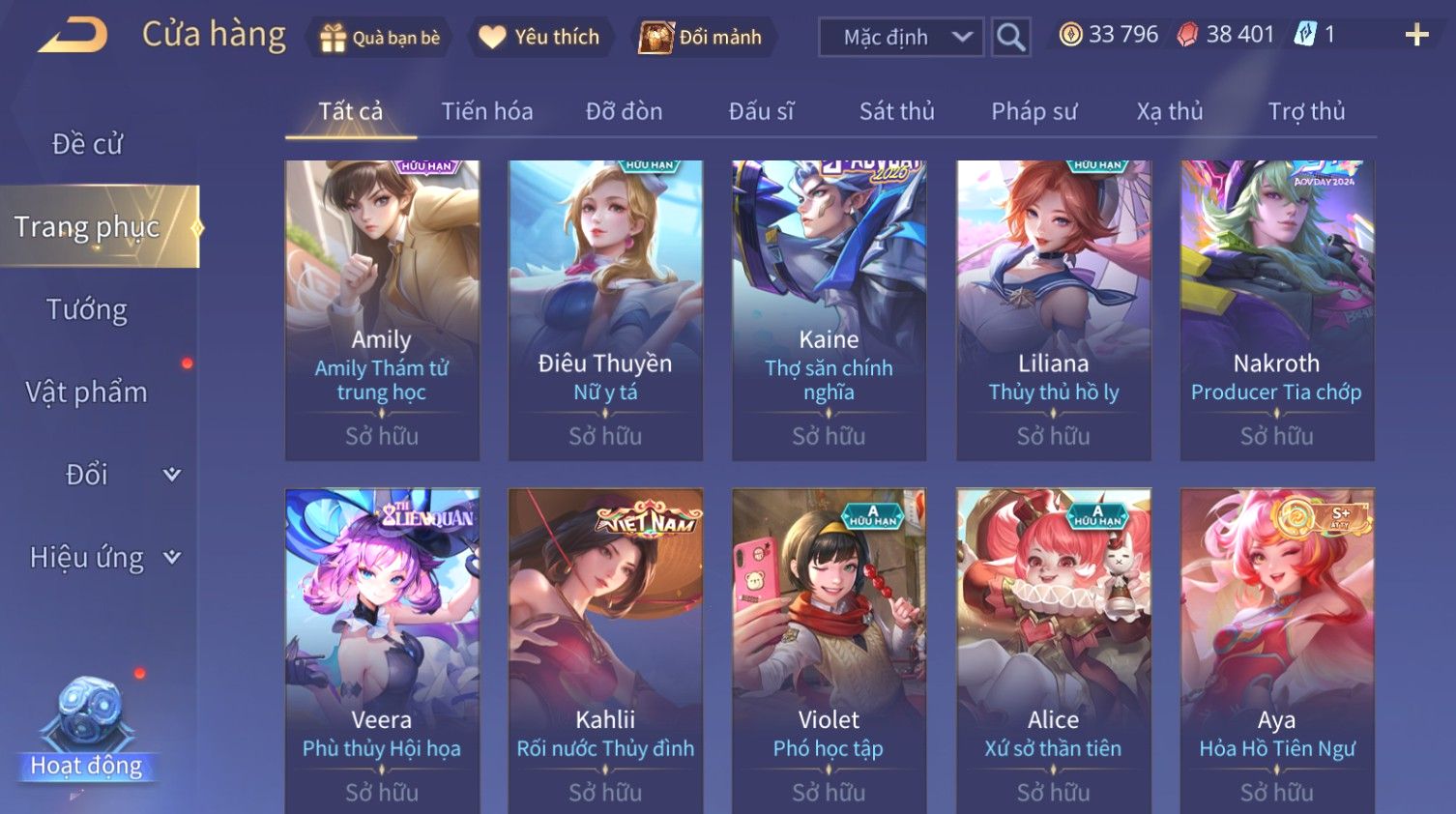1456x814 pixels.
Task: Switch to the Tiến hóa tab
Action: coord(487,112)
